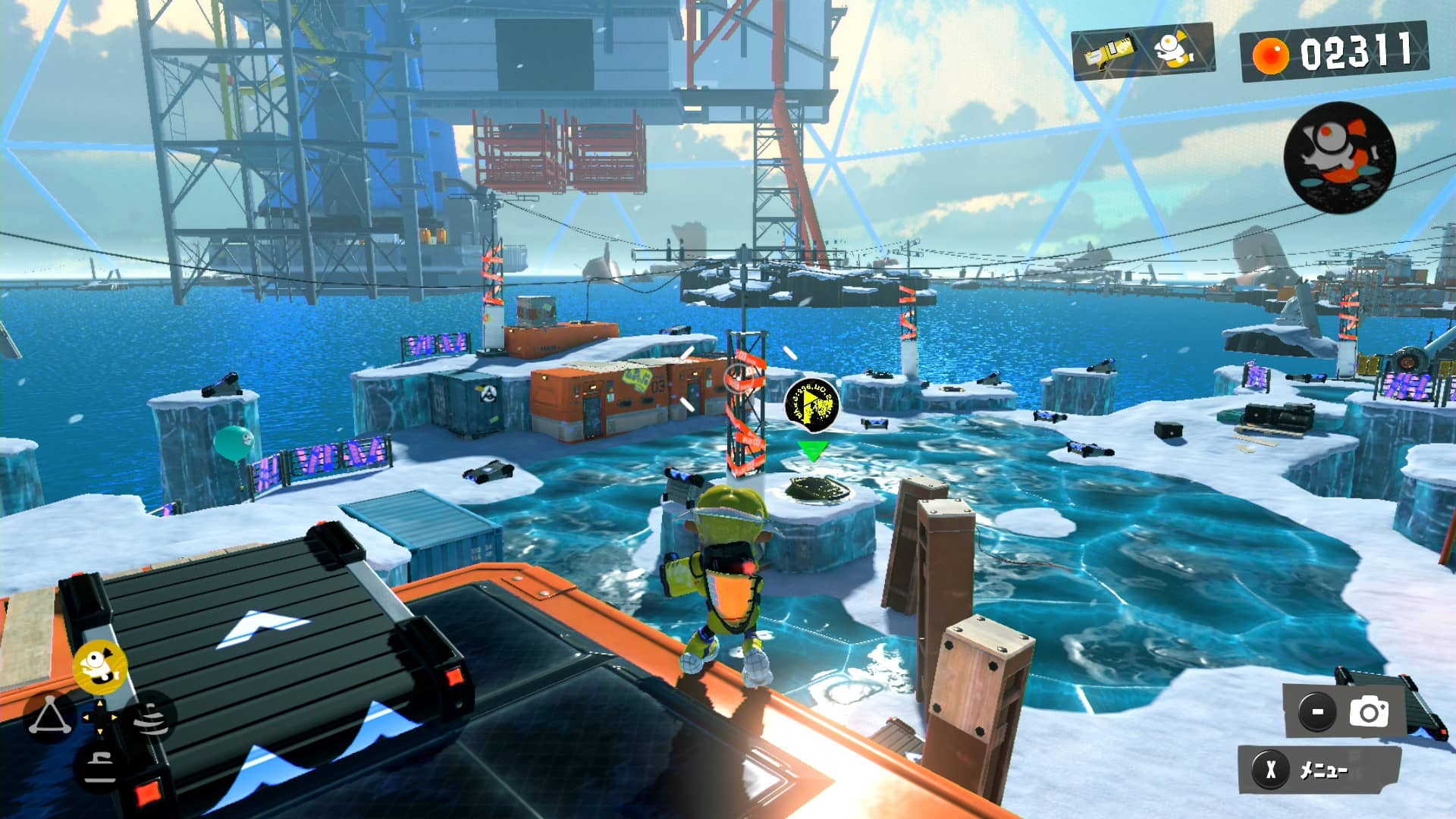Image resolution: width=1456 pixels, height=819 pixels.
Task: Choose the curling bomb shortcut icon
Action: 99,766
